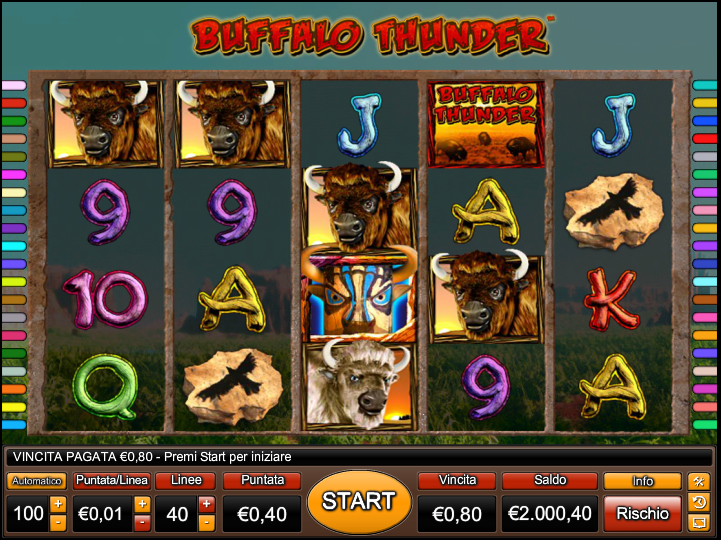This screenshot has width=721, height=540.
Task: Decrease the number of Linee
Action: pyautogui.click(x=206, y=522)
